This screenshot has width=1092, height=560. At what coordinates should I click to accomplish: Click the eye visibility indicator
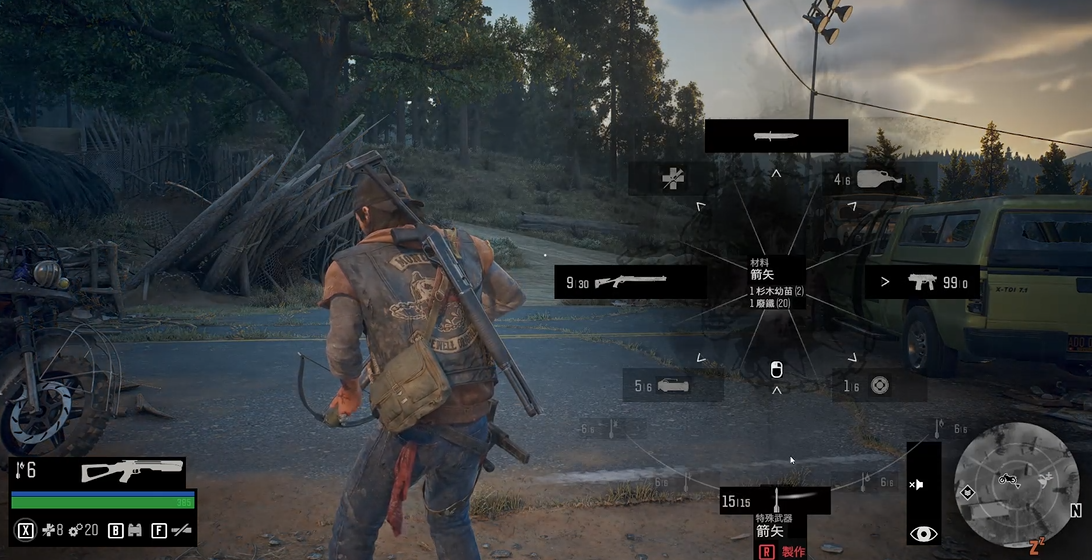point(923,534)
